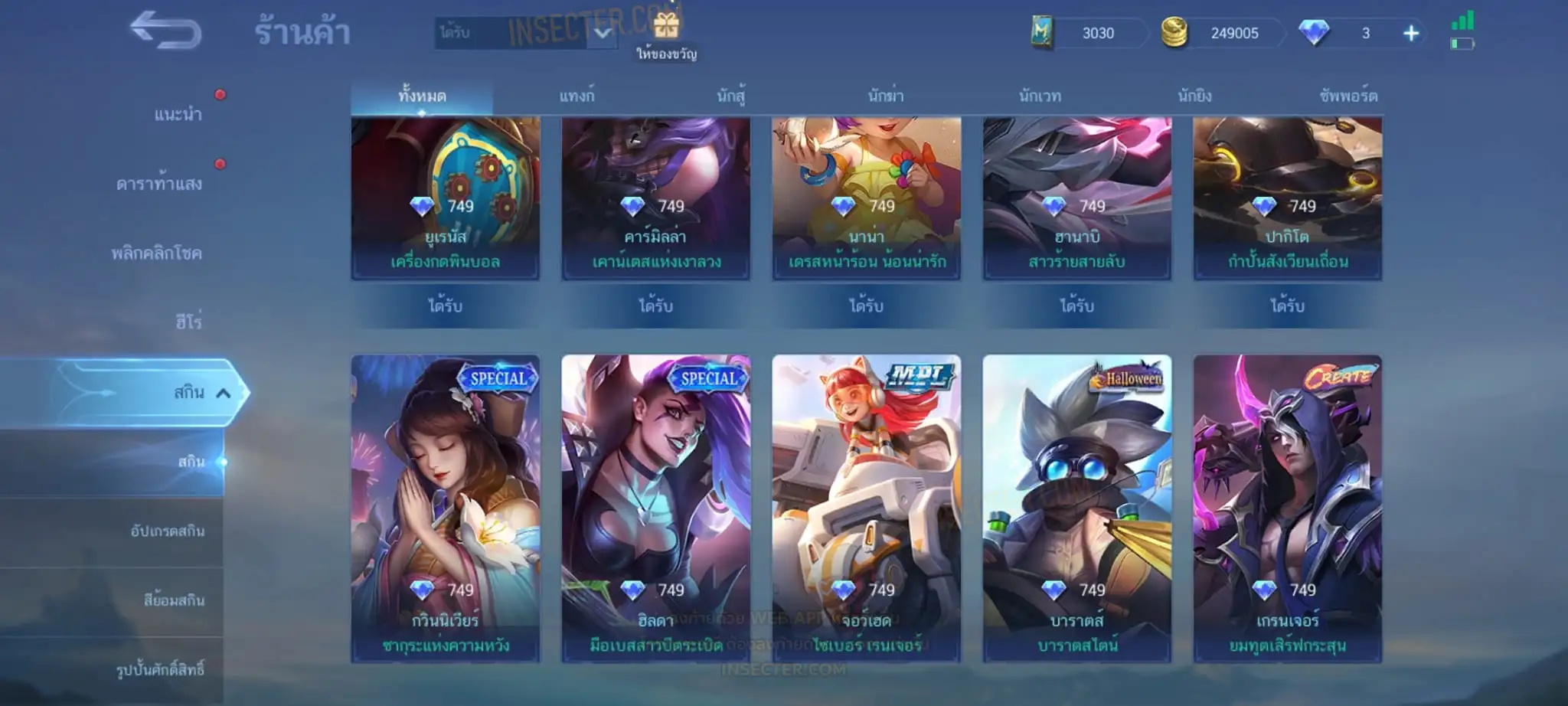Go to the ฮีโร่ shop section
The height and width of the screenshot is (706, 1568).
188,322
